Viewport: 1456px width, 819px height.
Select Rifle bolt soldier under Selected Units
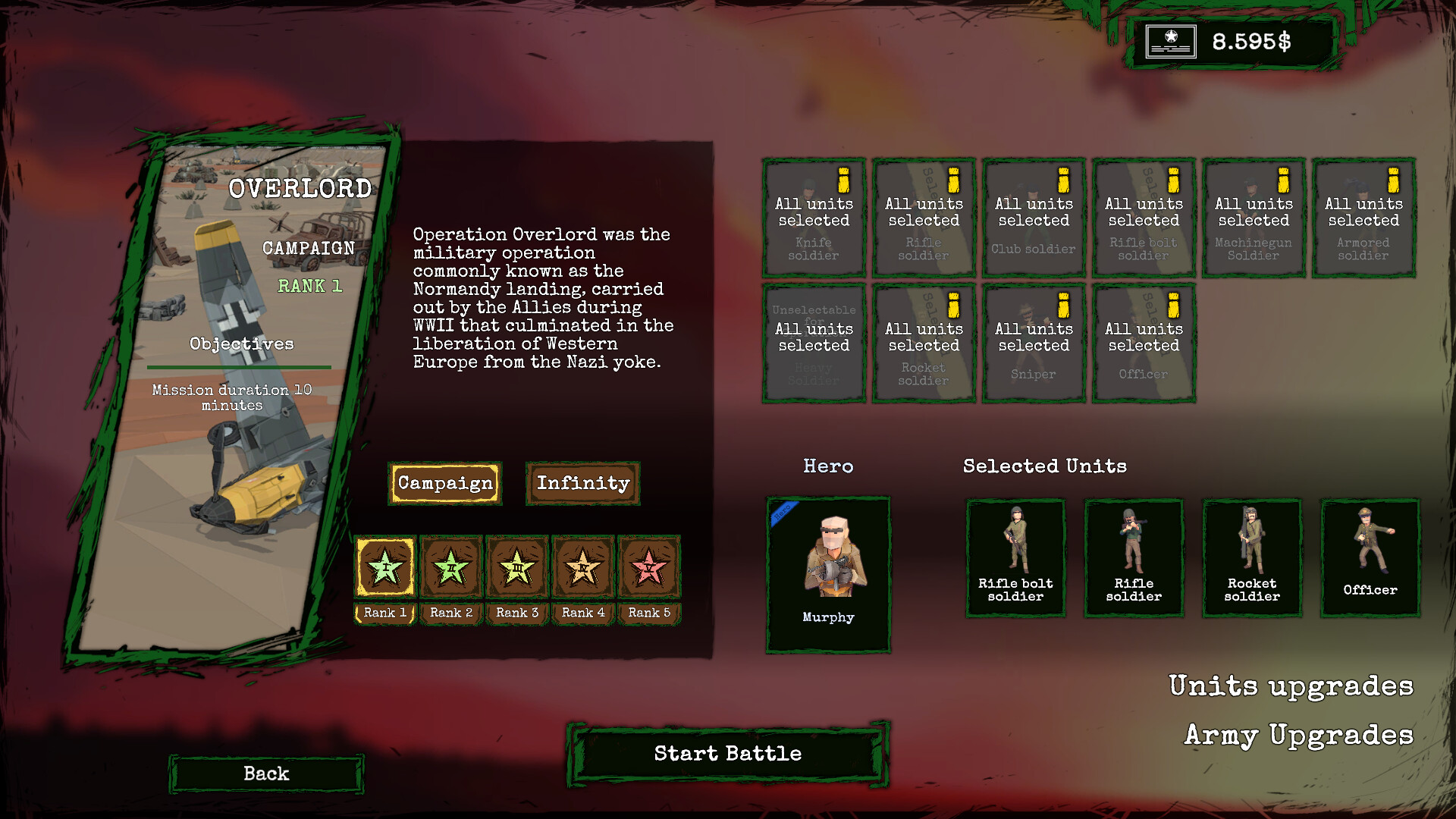click(x=1016, y=557)
